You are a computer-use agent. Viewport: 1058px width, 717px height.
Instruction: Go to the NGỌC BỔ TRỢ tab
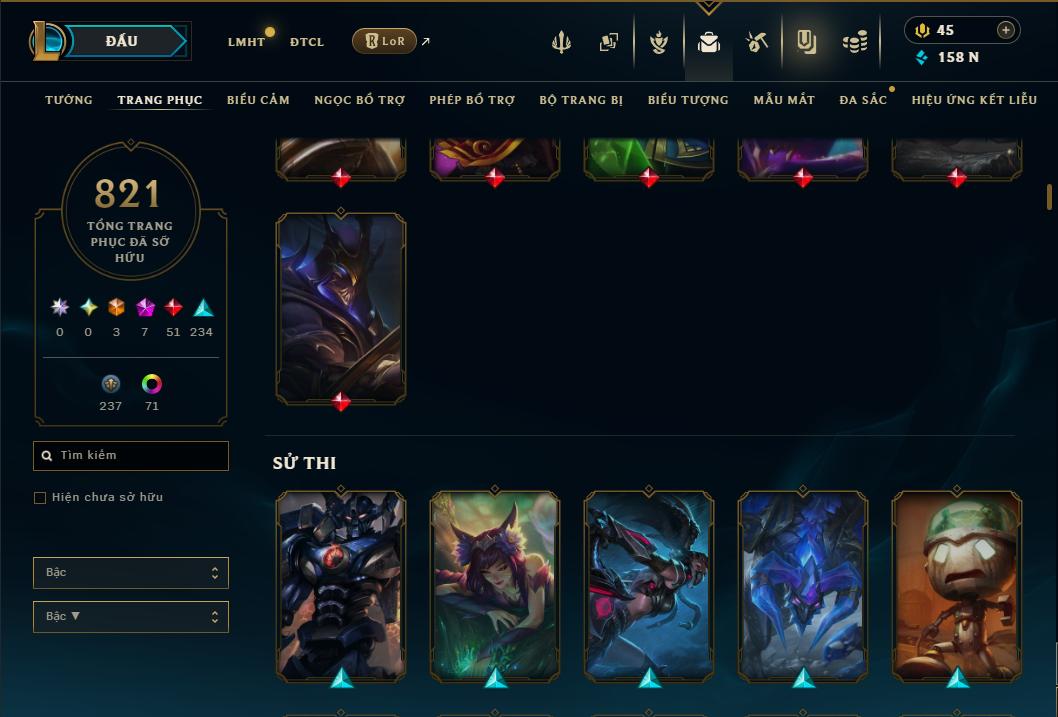pyautogui.click(x=359, y=100)
